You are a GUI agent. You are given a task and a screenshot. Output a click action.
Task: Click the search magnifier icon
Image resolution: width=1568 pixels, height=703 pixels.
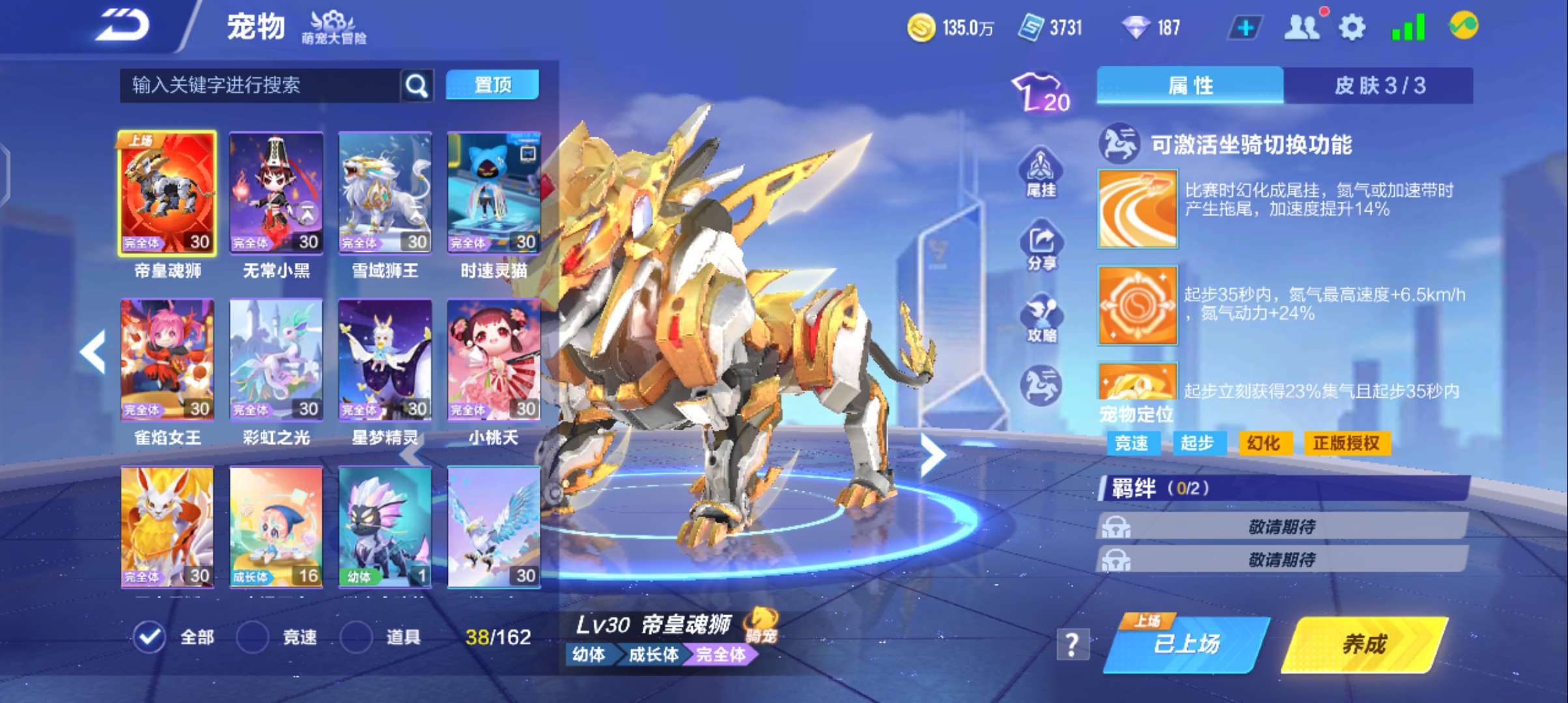tap(415, 85)
